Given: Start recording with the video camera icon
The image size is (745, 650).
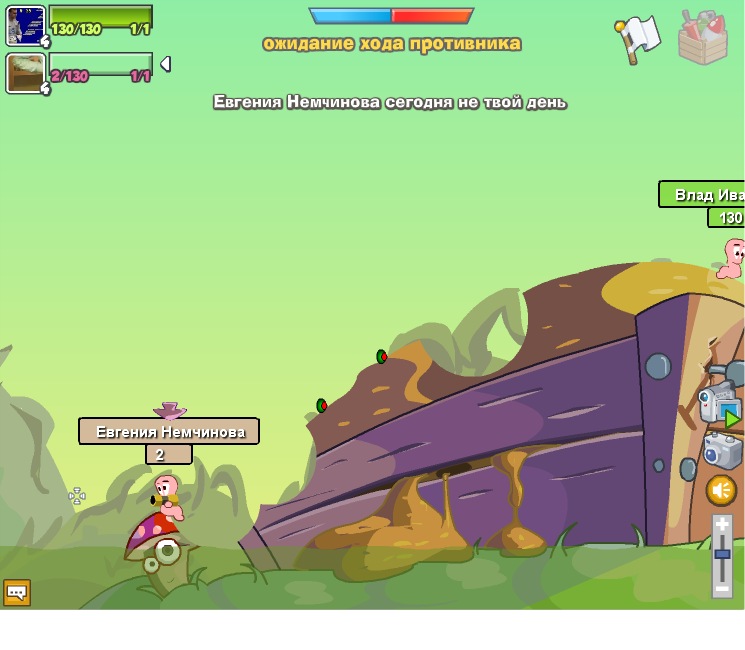Looking at the screenshot, I should (x=719, y=405).
